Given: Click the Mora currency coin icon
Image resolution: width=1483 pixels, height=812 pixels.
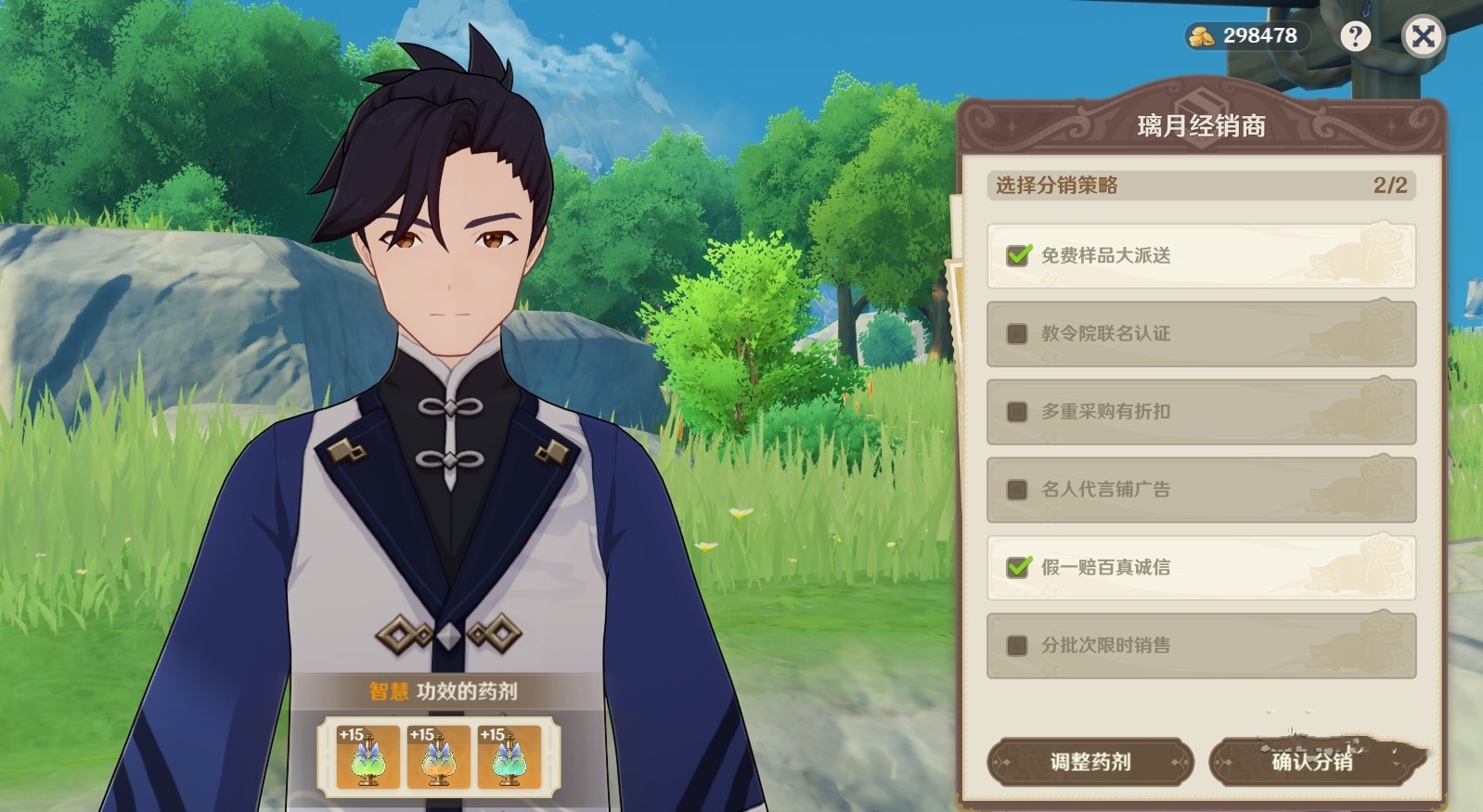Looking at the screenshot, I should tap(1202, 35).
